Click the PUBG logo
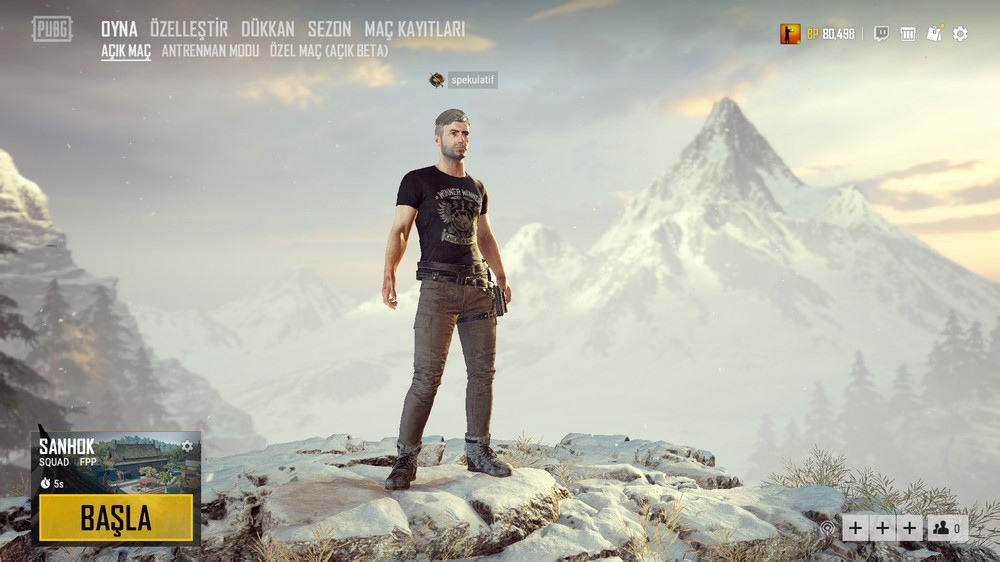This screenshot has height=562, width=1000. point(52,29)
